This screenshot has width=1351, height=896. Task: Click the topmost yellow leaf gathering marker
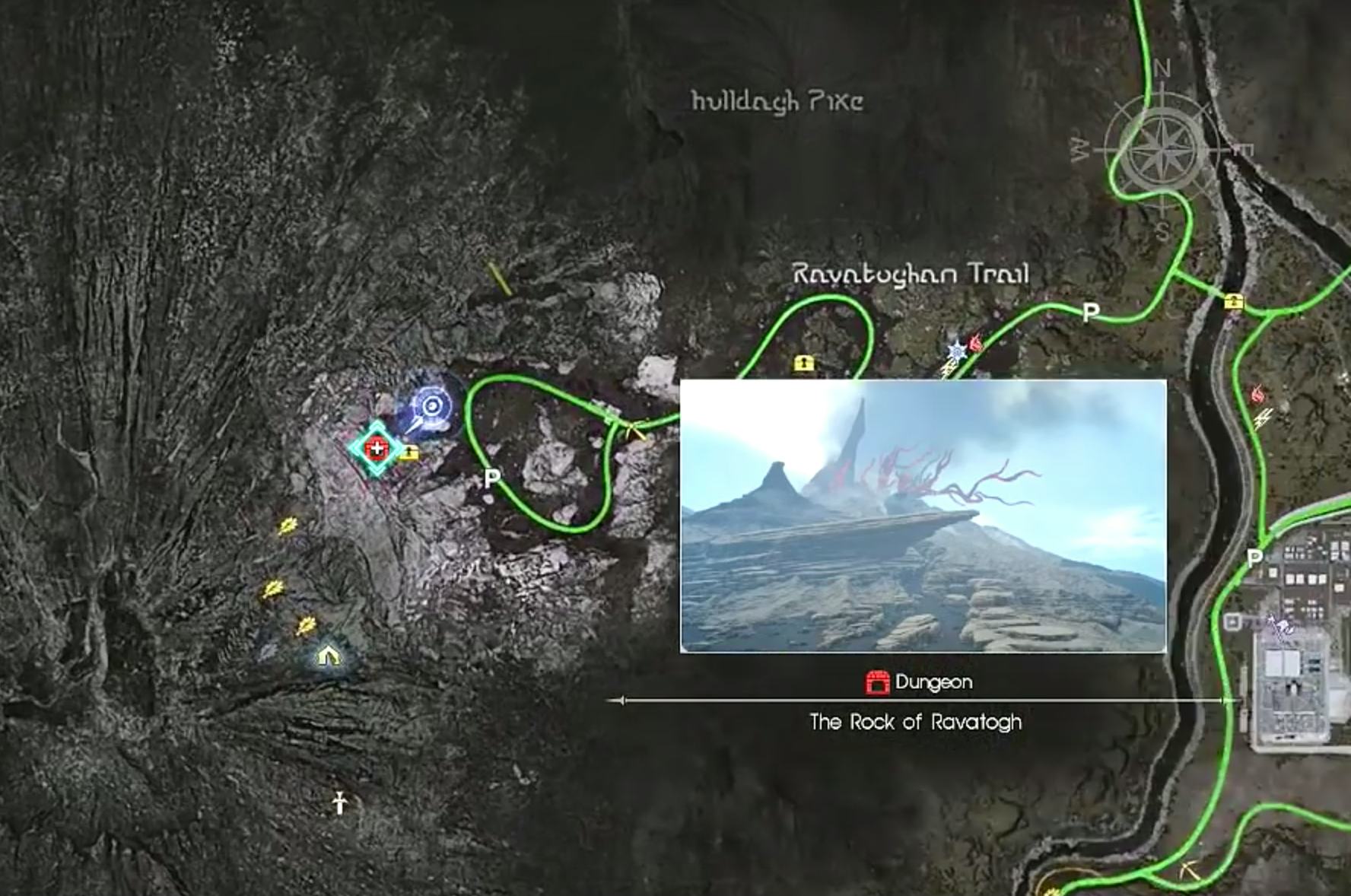click(x=288, y=525)
